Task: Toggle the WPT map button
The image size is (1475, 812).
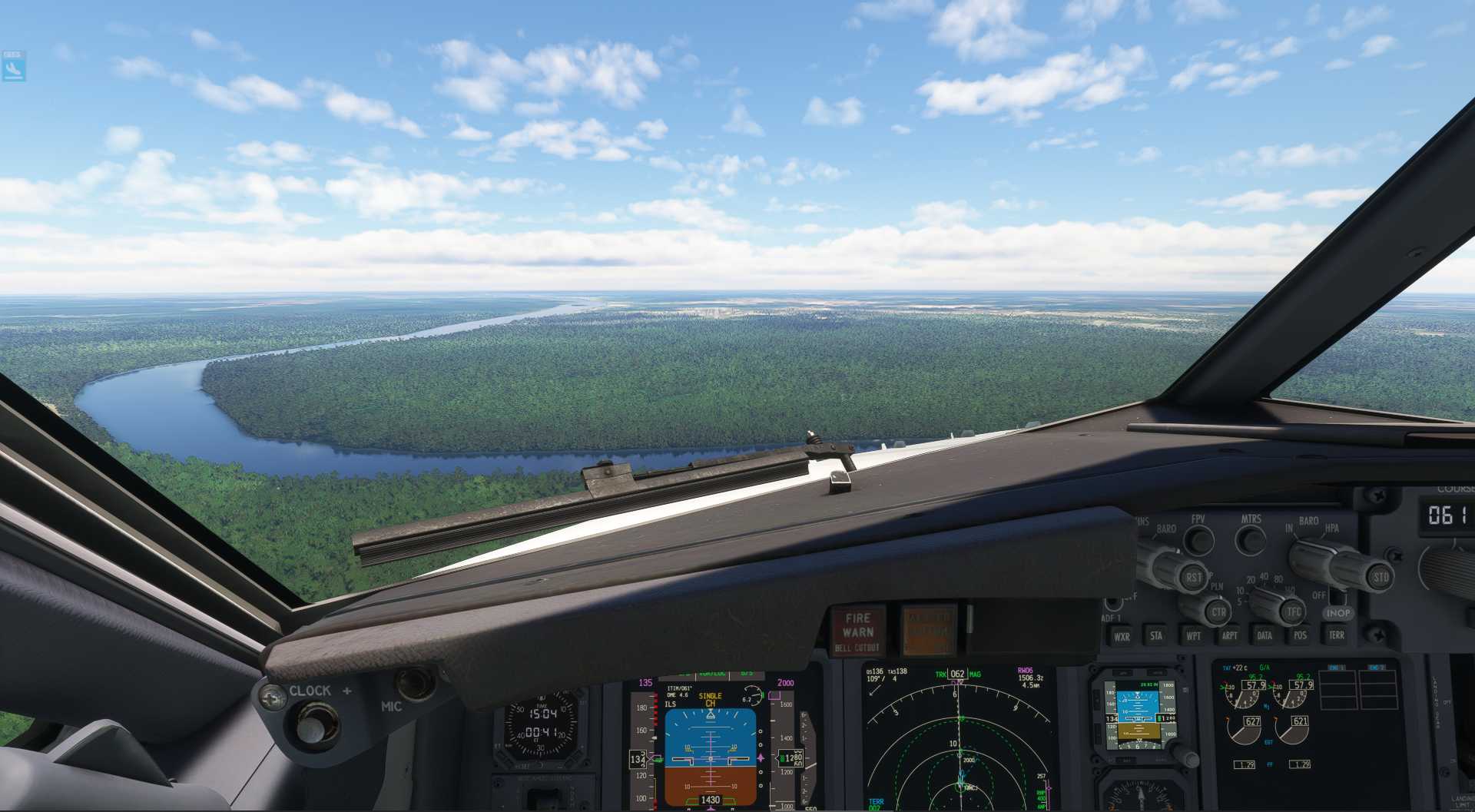Action: click(x=1193, y=635)
